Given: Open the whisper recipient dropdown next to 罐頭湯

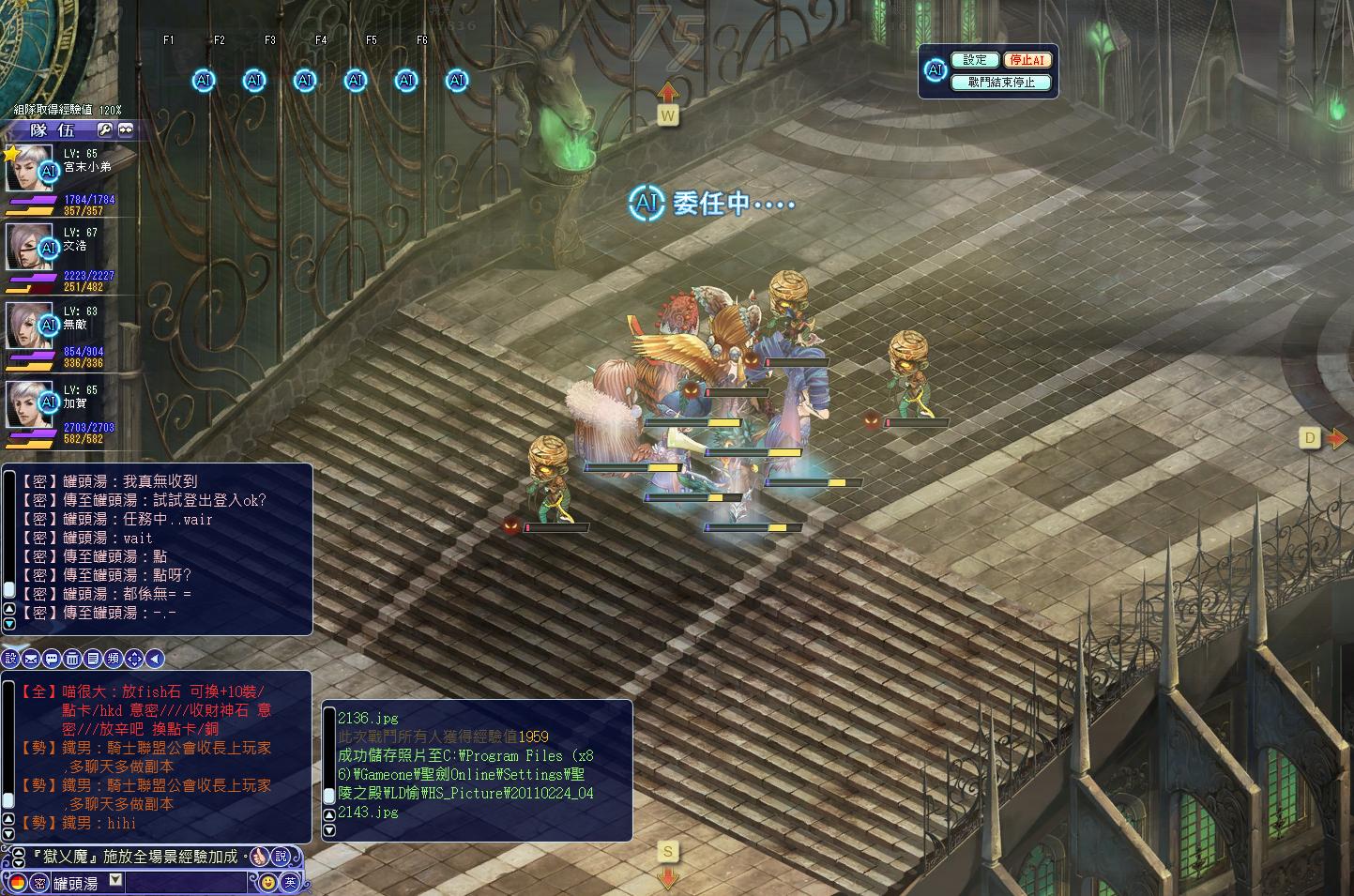Looking at the screenshot, I should [x=115, y=880].
